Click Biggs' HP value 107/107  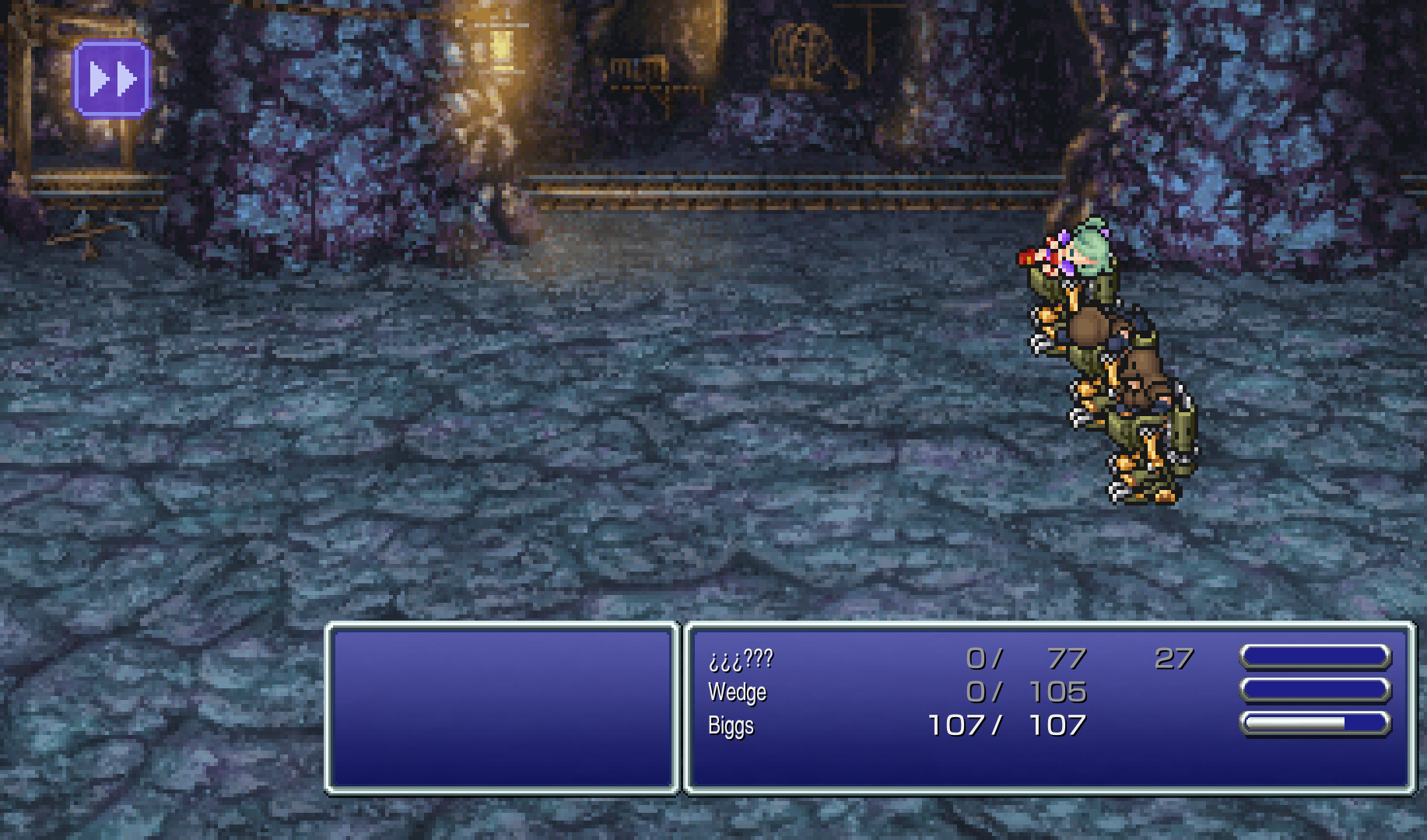point(1005,725)
